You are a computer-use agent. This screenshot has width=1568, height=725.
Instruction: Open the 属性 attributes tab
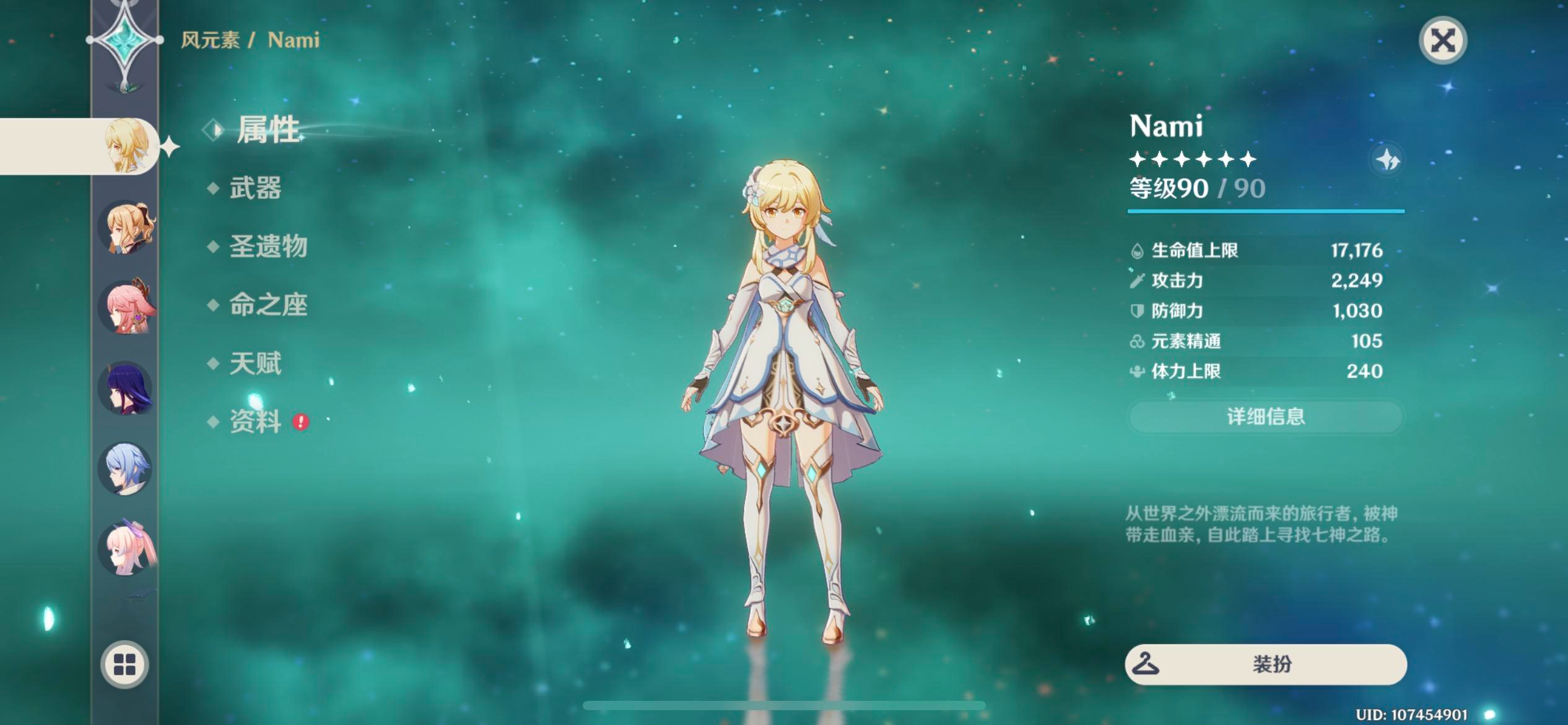[x=268, y=130]
